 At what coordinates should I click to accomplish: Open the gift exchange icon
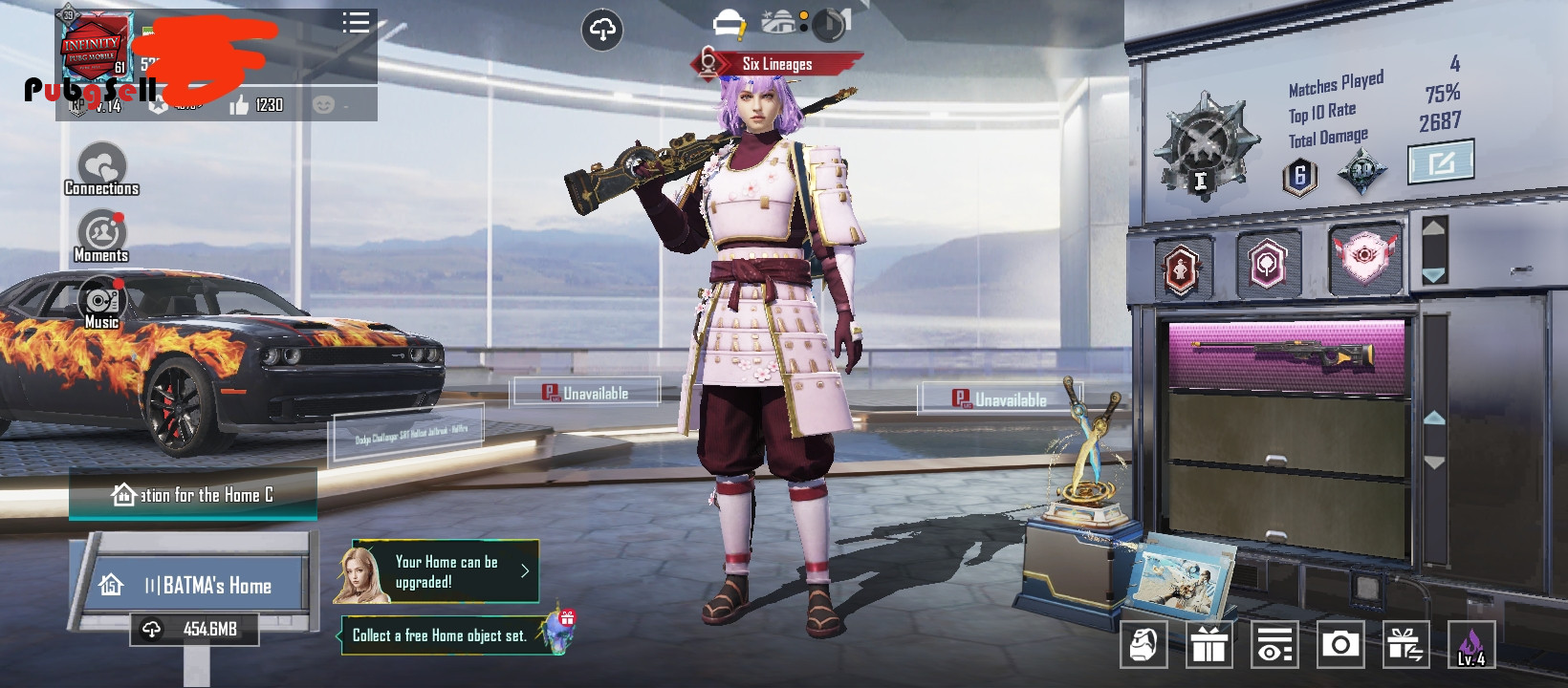(1405, 645)
